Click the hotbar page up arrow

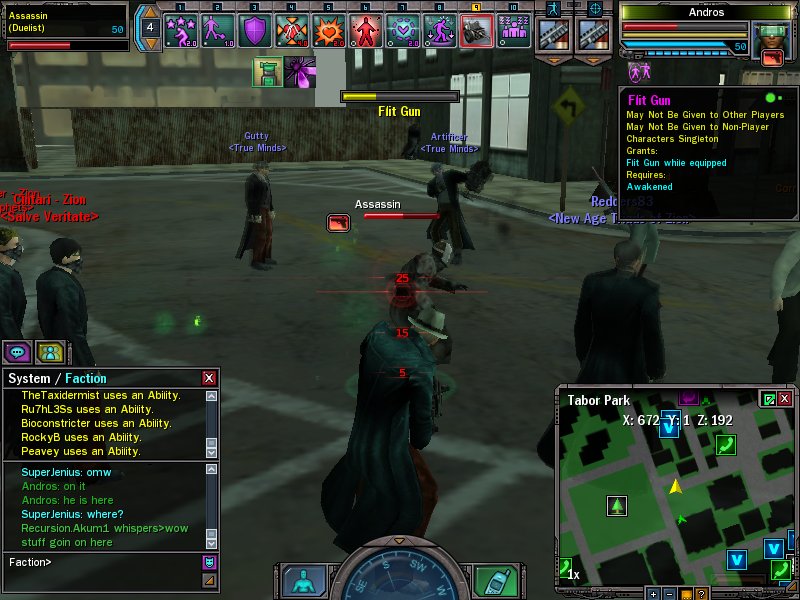(x=149, y=12)
